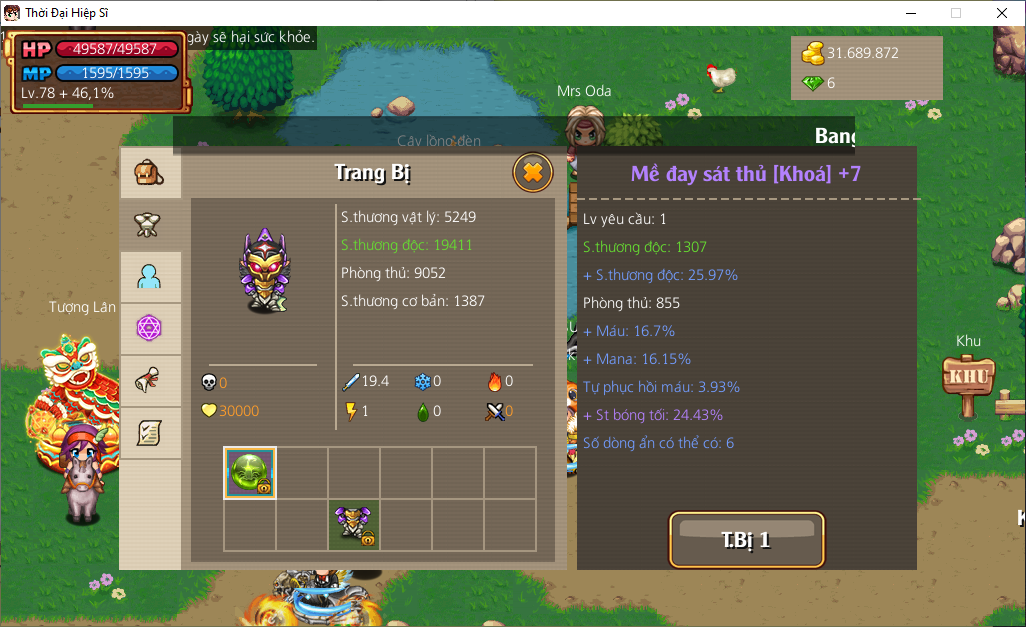Screen dimensions: 1026x627
Task: Select the green assassin amulet slot
Action: click(x=249, y=473)
